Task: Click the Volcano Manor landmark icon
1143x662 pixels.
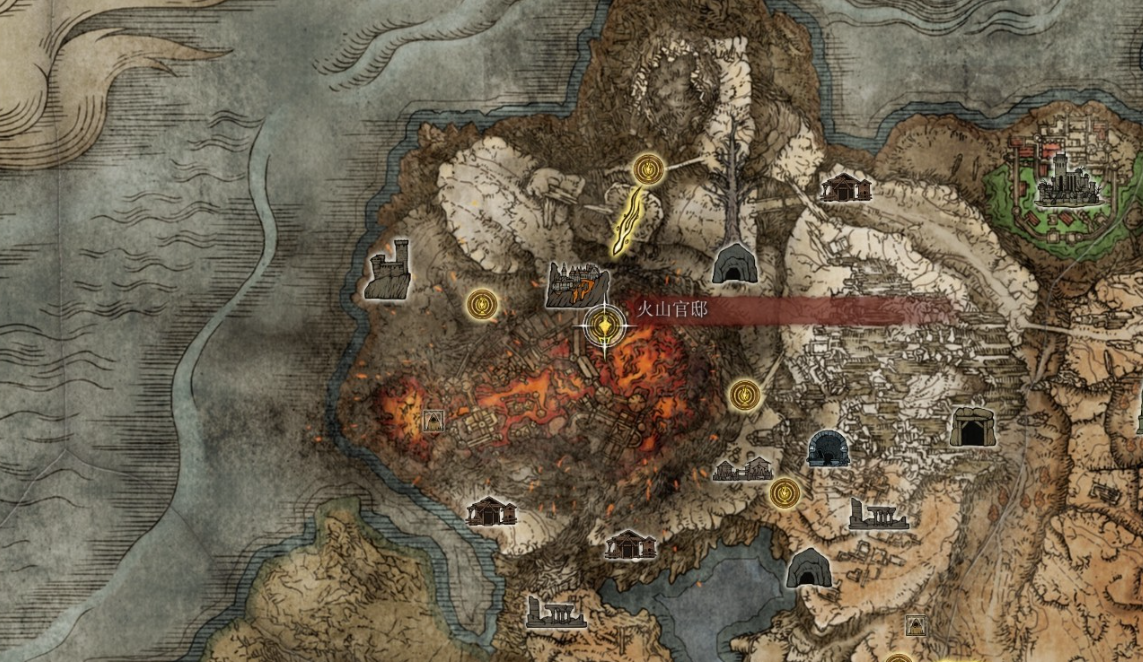Action: pyautogui.click(x=577, y=285)
